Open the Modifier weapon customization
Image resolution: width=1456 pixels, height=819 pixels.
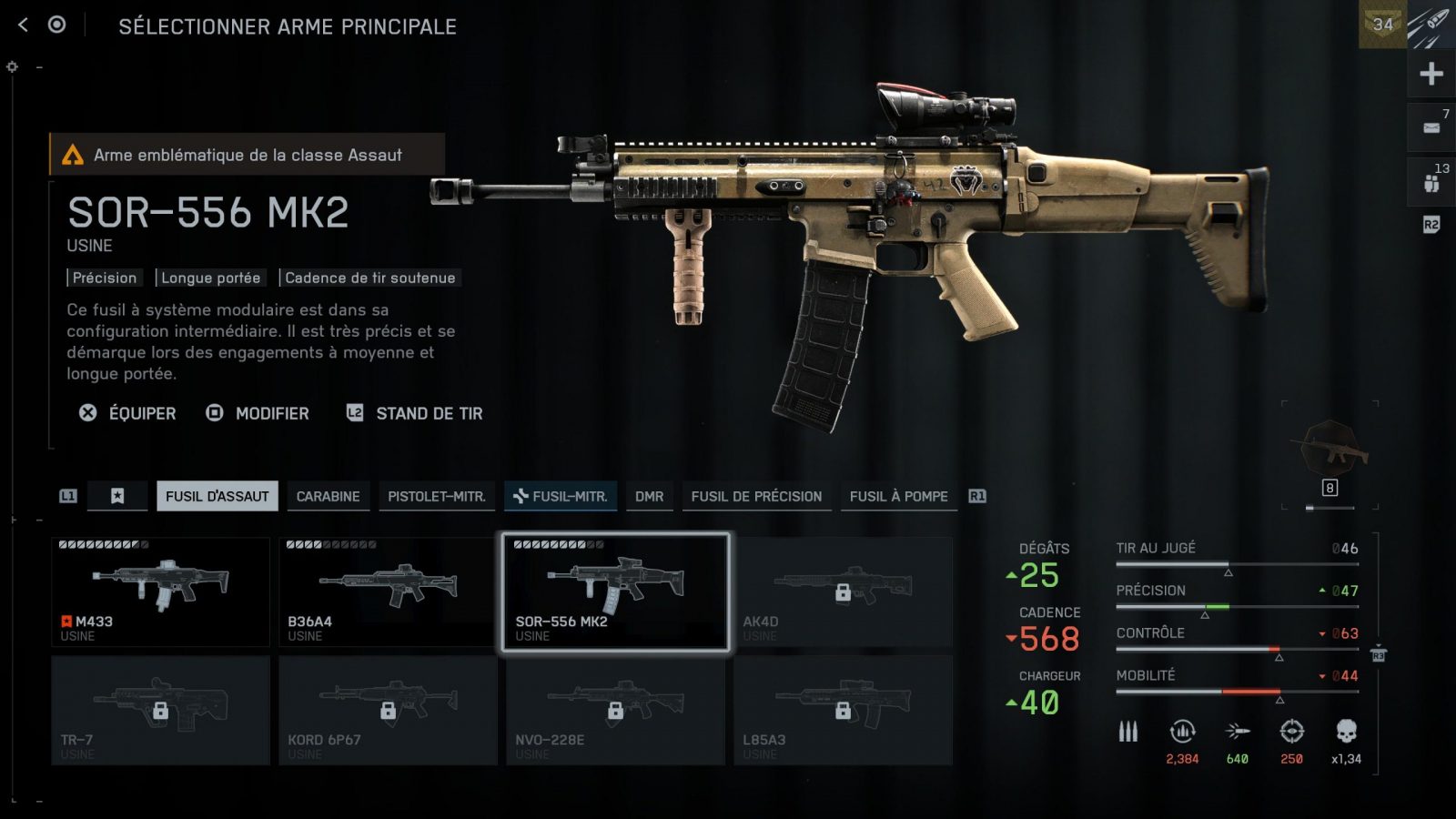(258, 413)
